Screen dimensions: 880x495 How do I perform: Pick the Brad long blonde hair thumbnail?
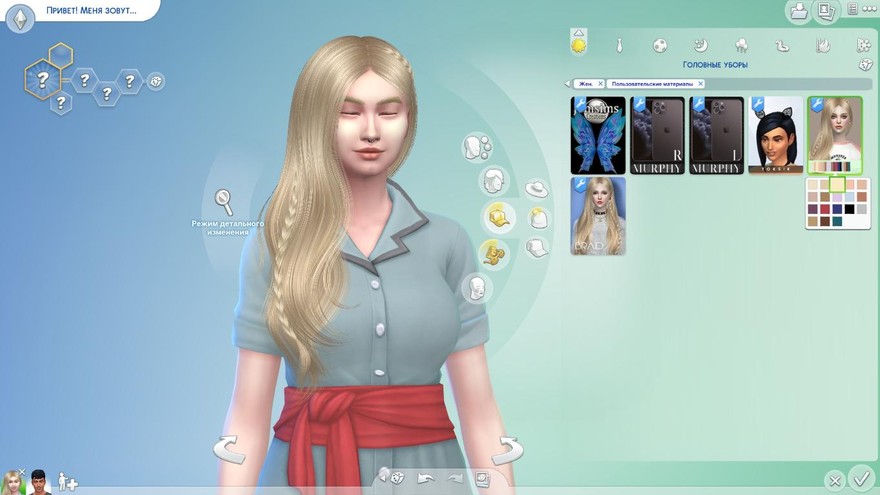click(x=598, y=215)
